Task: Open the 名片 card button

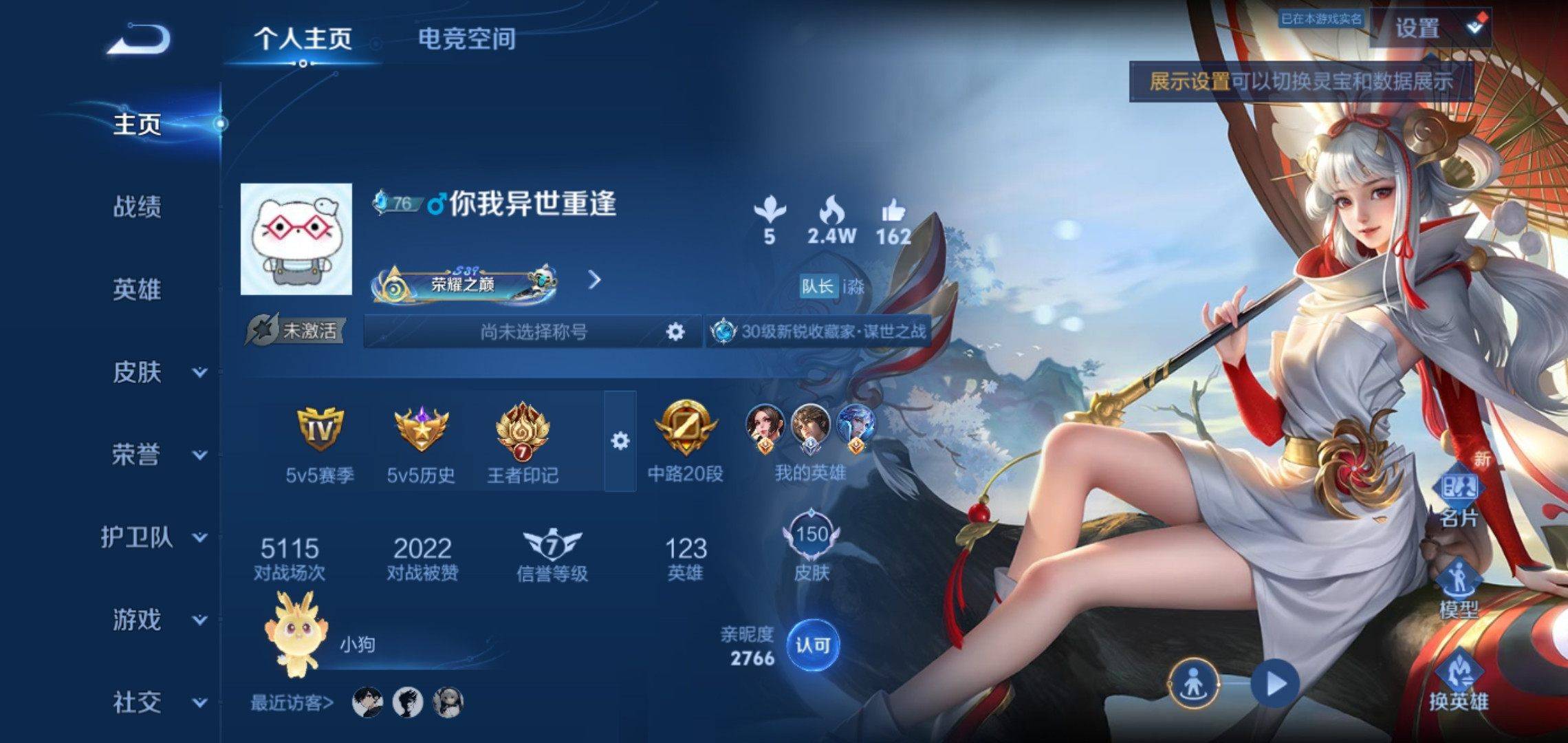Action: pos(1459,495)
